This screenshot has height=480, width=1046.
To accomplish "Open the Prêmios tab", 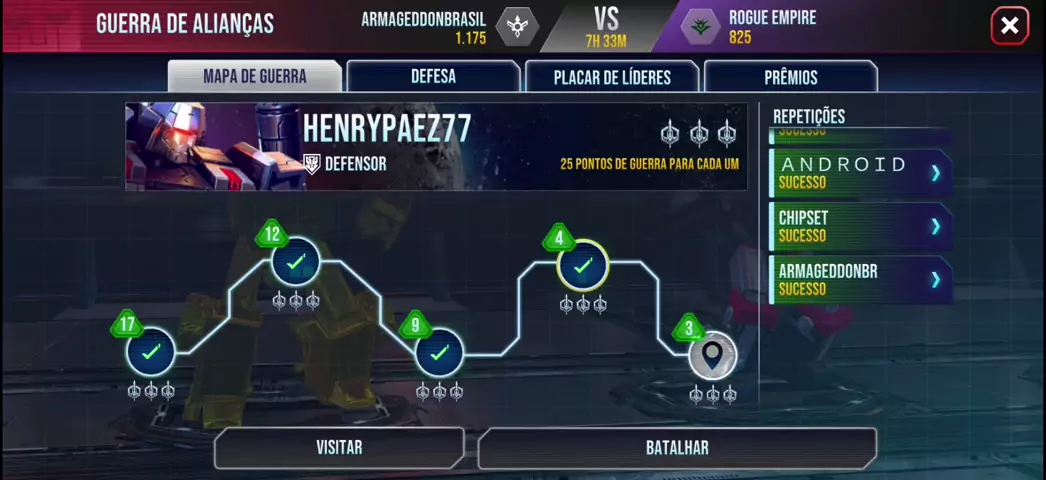I will coord(790,77).
